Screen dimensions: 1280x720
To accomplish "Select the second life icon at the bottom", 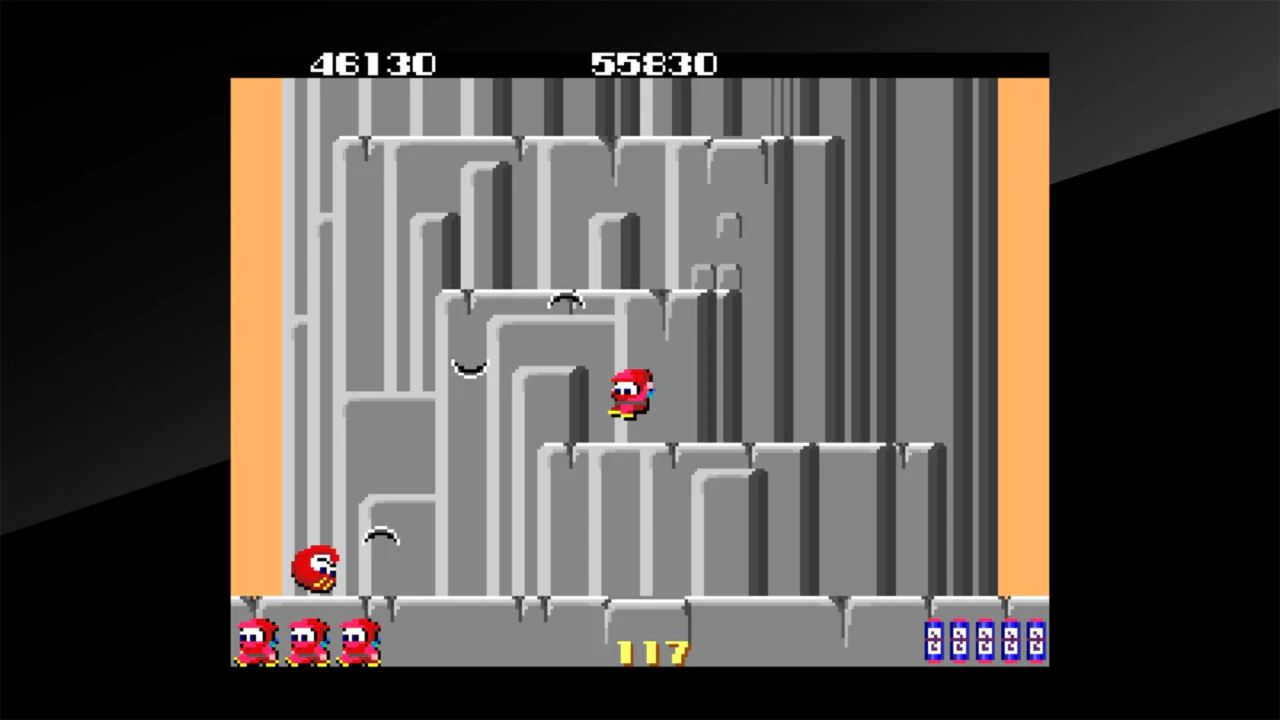I will [308, 642].
